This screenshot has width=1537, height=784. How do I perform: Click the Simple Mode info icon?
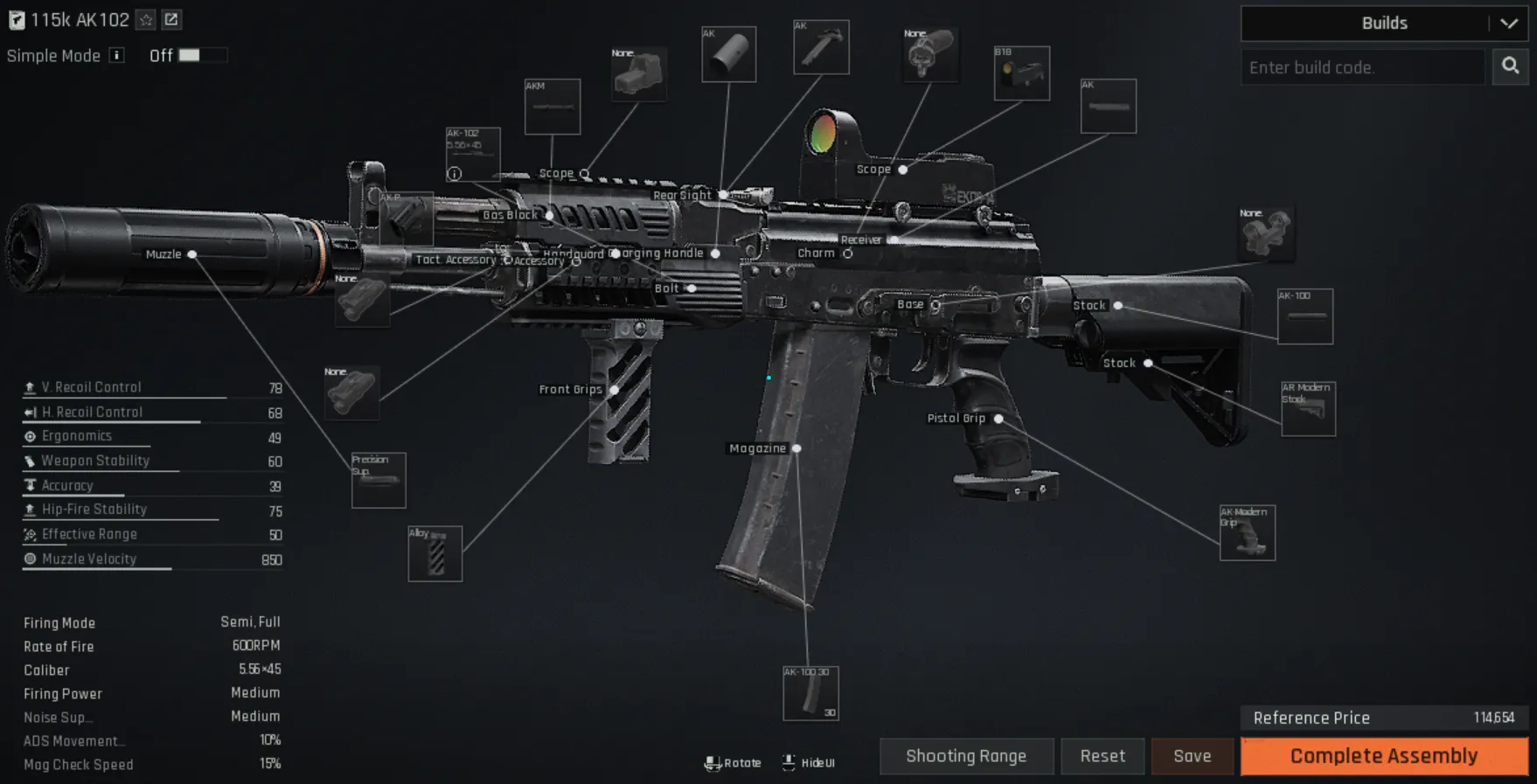pyautogui.click(x=115, y=55)
